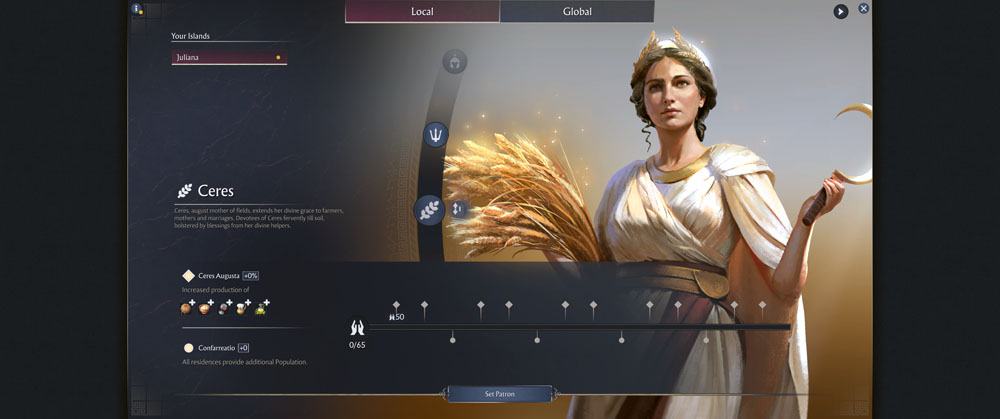Select the Ceres wheat icon
The image size is (1000, 419).
pos(429,210)
